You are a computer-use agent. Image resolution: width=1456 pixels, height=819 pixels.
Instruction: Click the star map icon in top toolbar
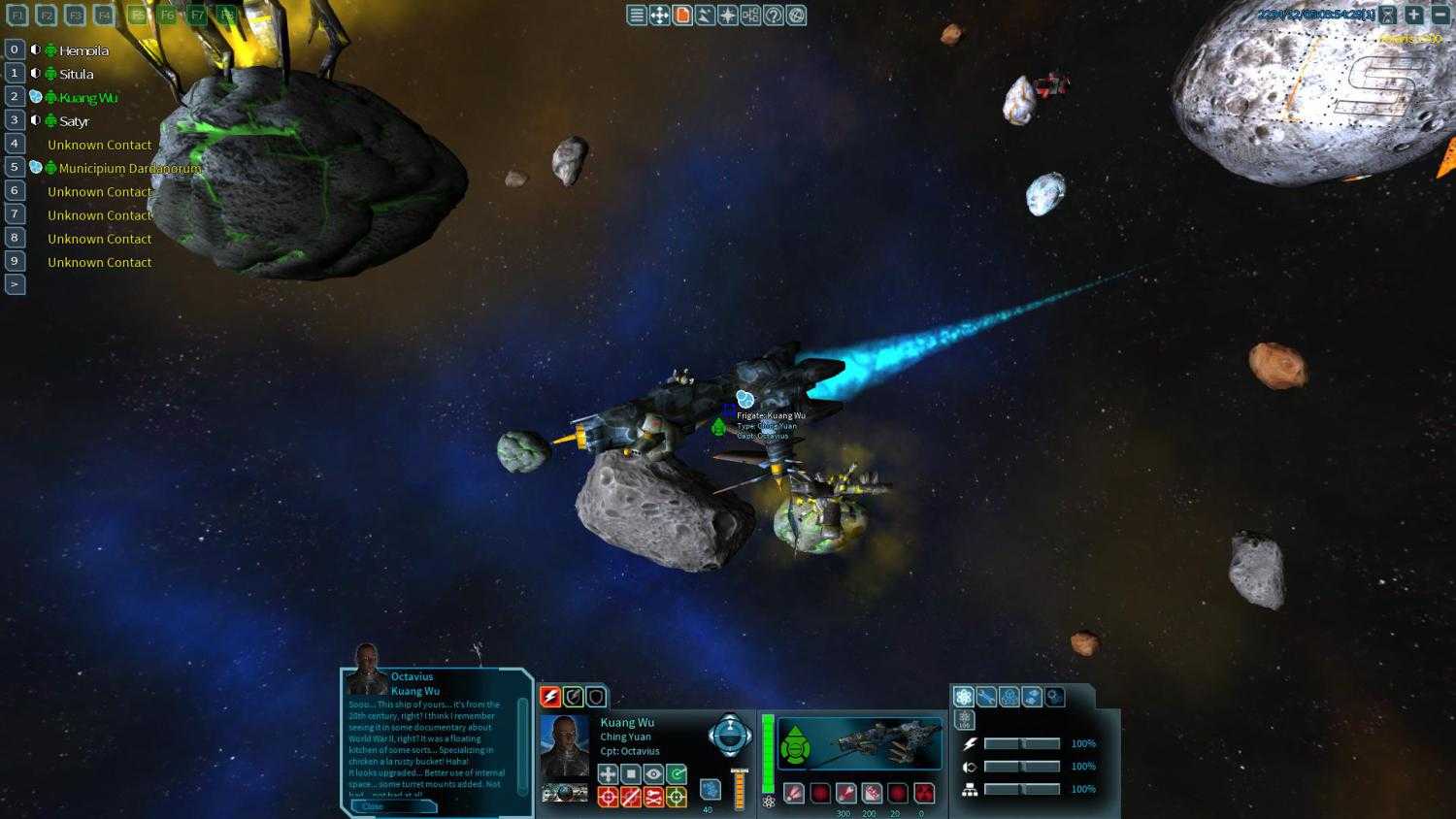tap(727, 15)
